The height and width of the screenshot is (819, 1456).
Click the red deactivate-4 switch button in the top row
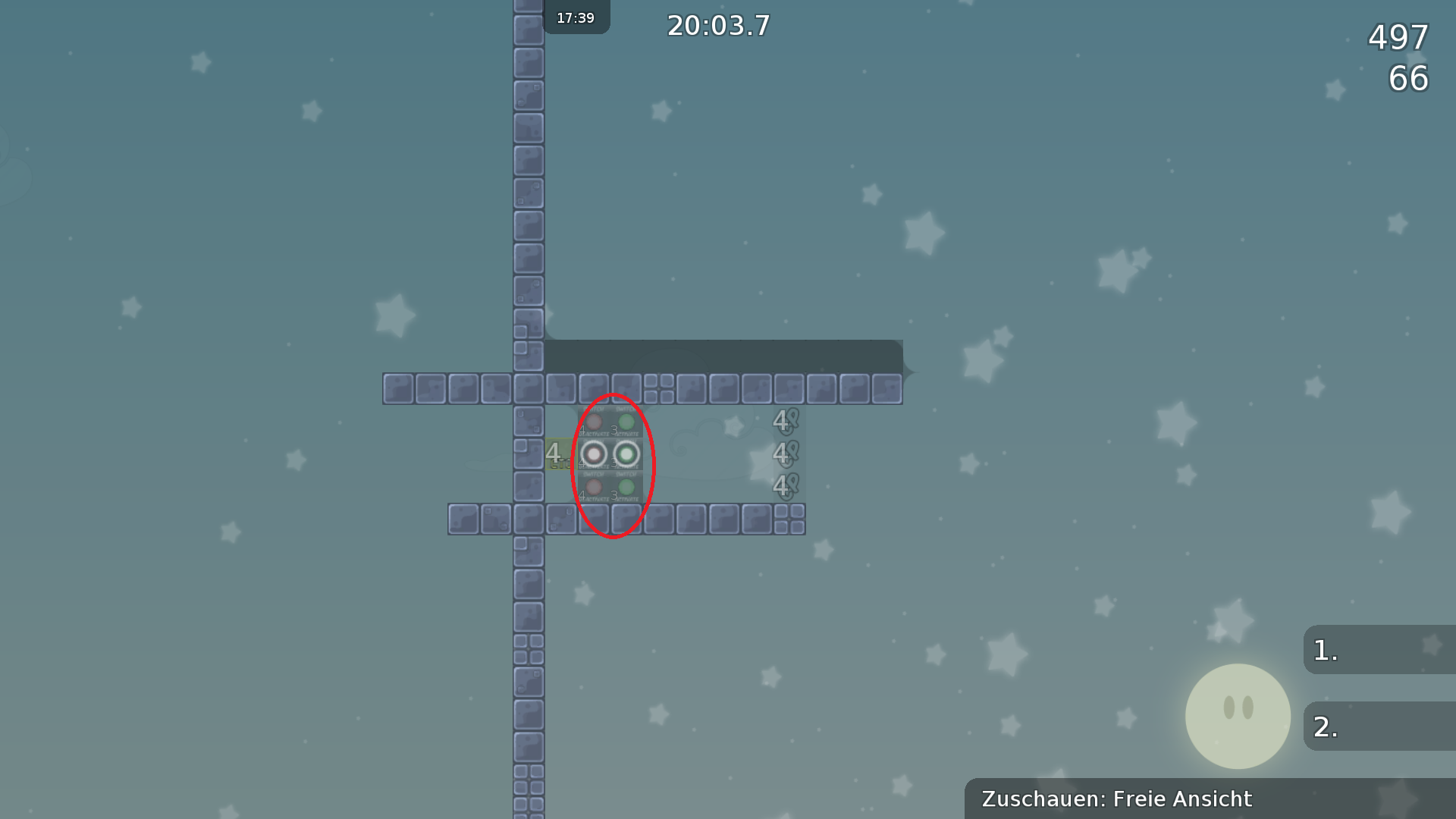(x=595, y=422)
